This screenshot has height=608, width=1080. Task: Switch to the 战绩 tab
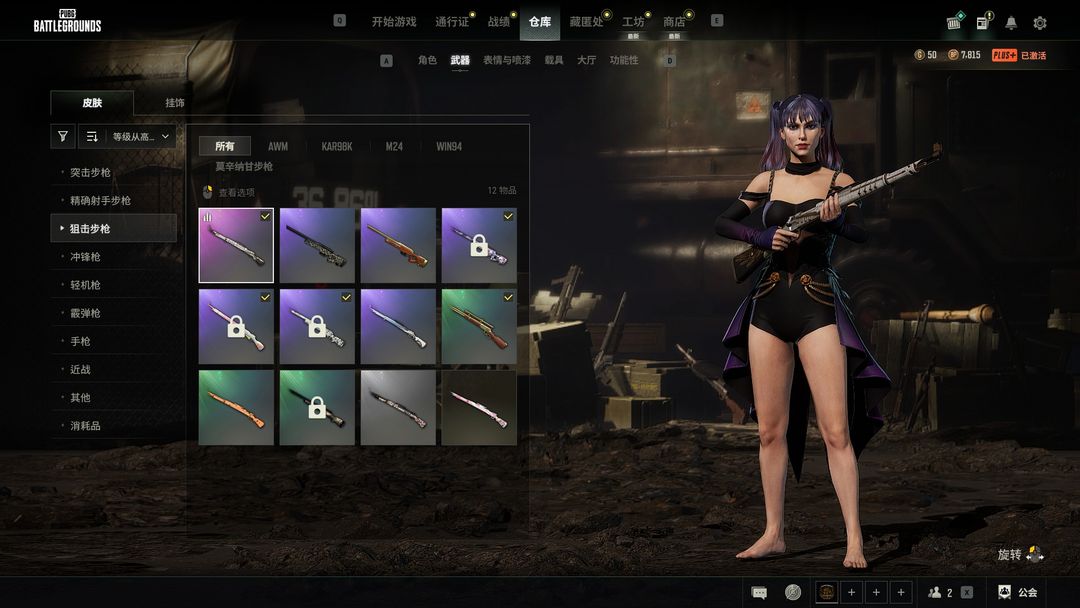[x=498, y=21]
